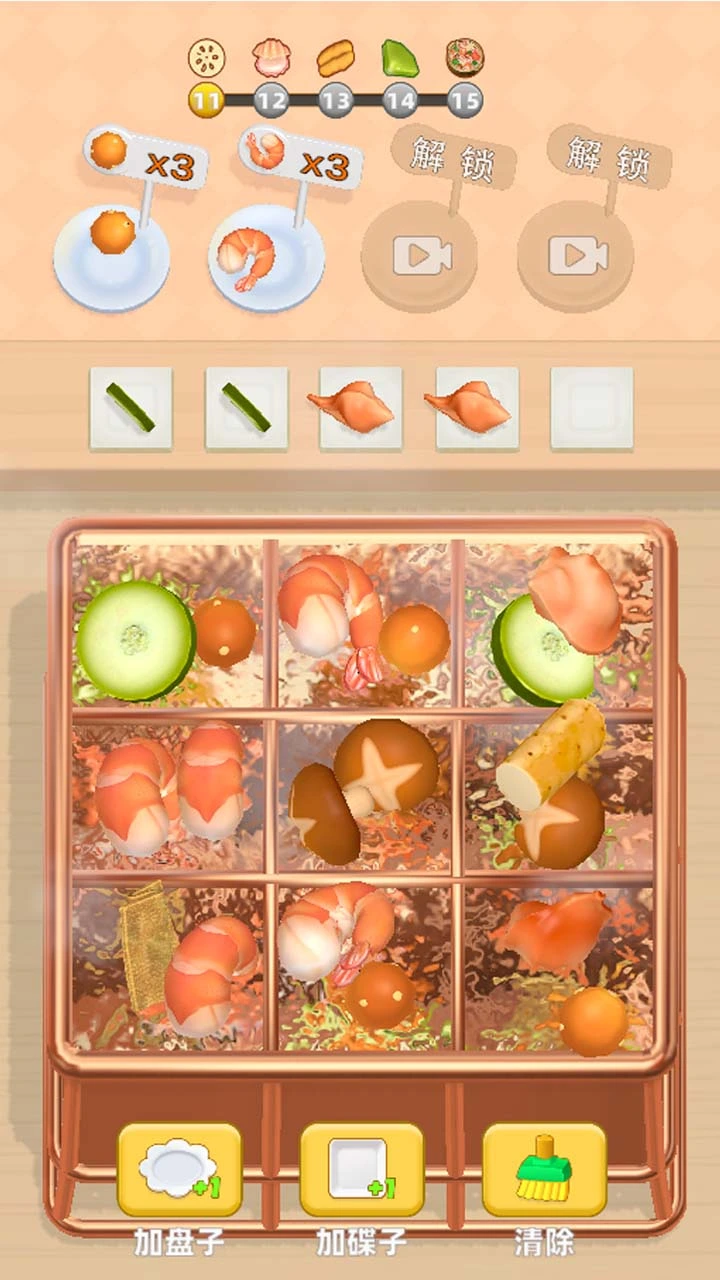Use the 加碟子 add-dish button
This screenshot has width=720, height=1280.
(x=361, y=1168)
